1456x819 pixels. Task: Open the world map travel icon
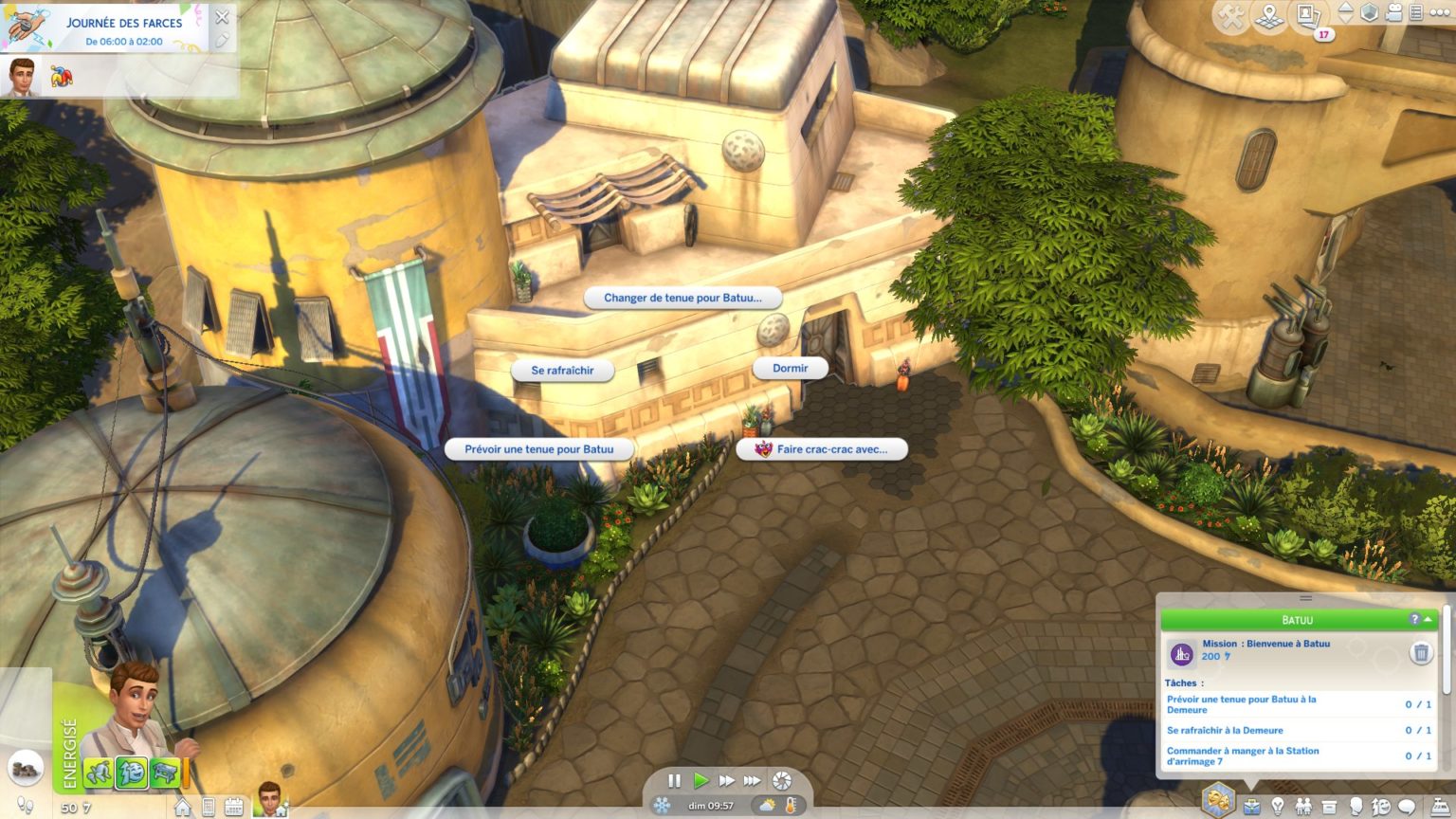tap(1269, 16)
